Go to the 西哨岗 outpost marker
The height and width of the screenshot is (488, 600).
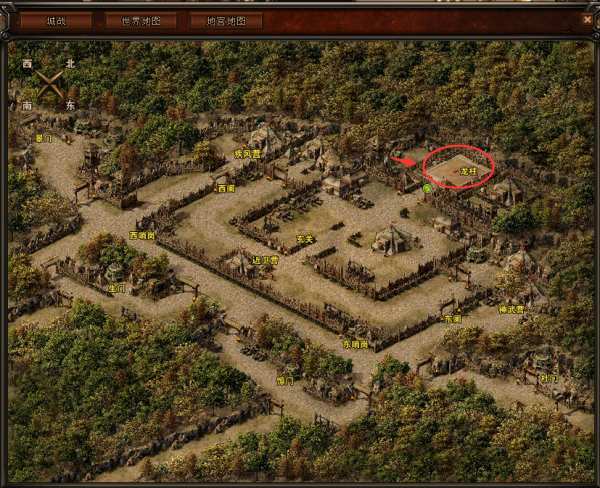pos(143,236)
